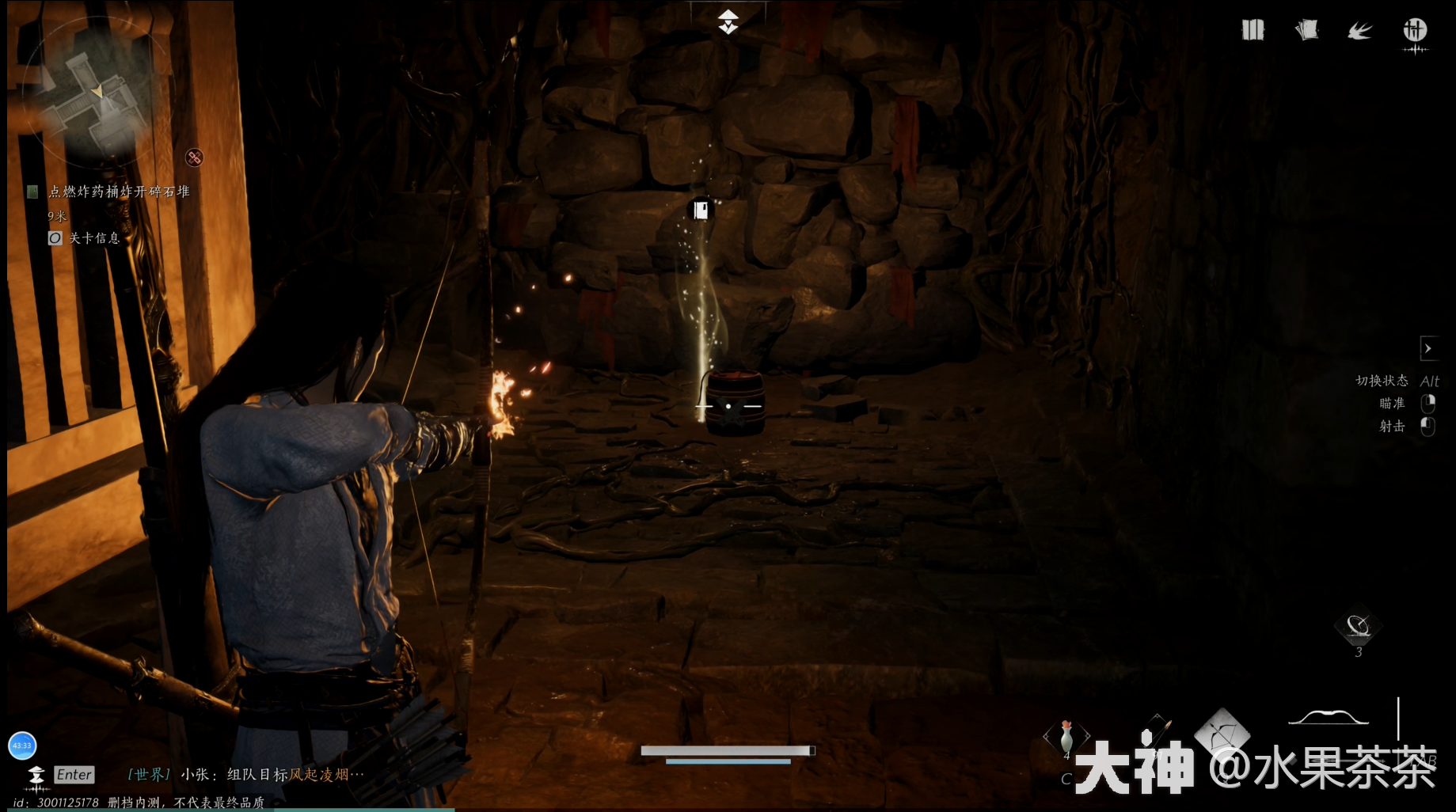Image resolution: width=1456 pixels, height=812 pixels.
Task: Click the swallow bird icon
Action: coord(1359,31)
